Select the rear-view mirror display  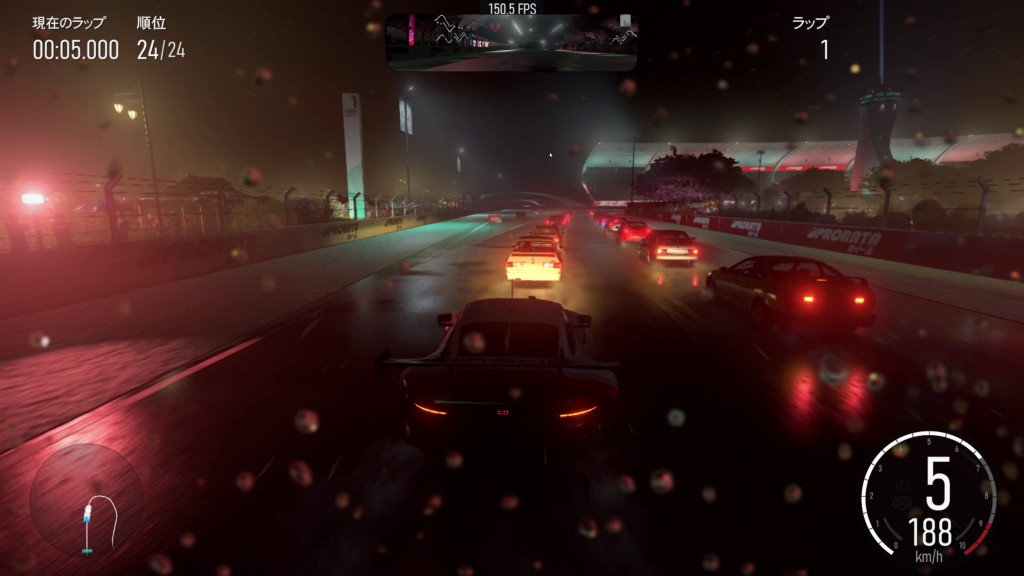(x=511, y=42)
